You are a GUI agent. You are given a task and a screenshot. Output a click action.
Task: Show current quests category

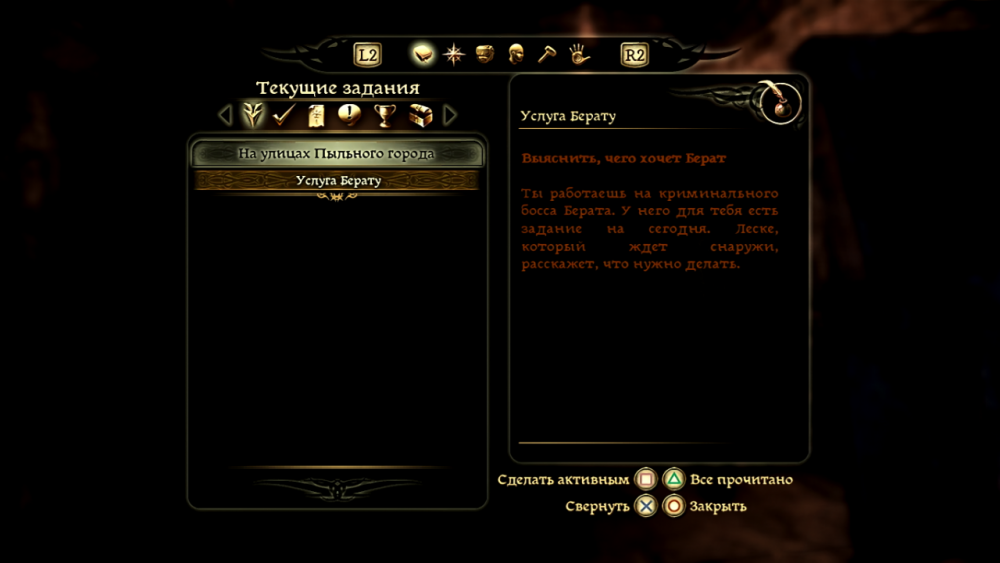pos(253,115)
